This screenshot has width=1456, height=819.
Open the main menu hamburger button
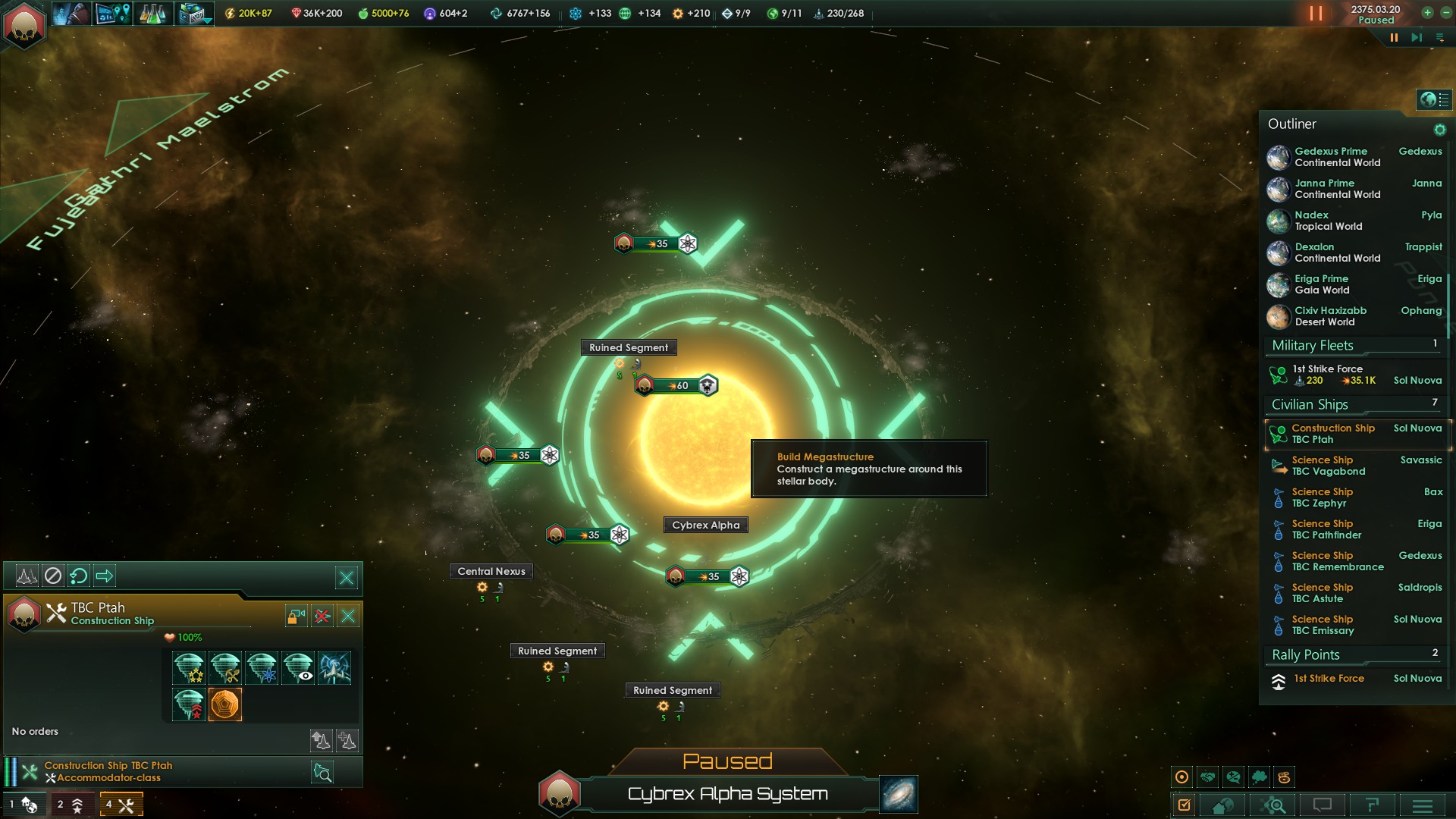(x=1423, y=805)
